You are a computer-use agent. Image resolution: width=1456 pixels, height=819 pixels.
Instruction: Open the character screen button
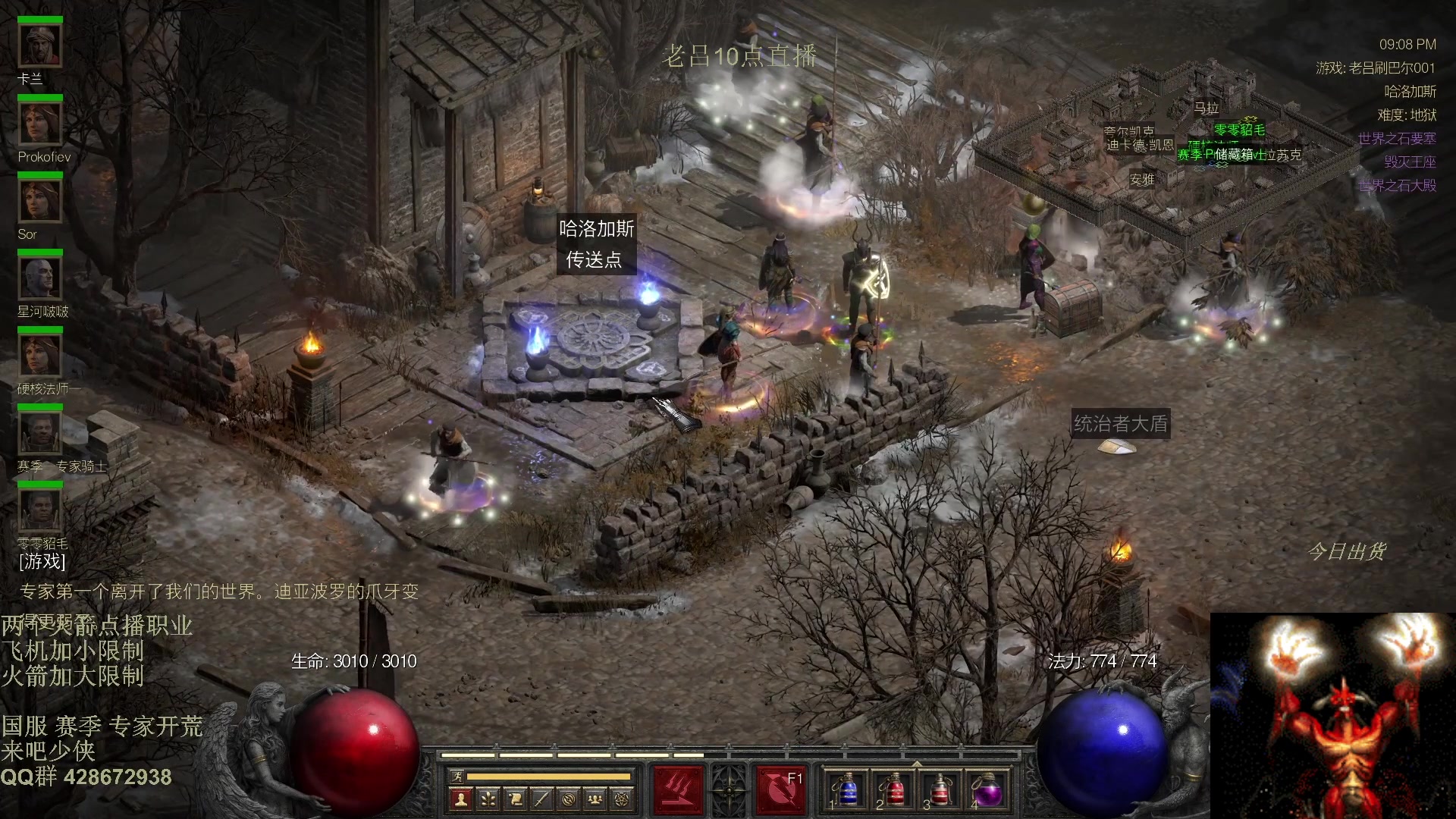[x=460, y=799]
